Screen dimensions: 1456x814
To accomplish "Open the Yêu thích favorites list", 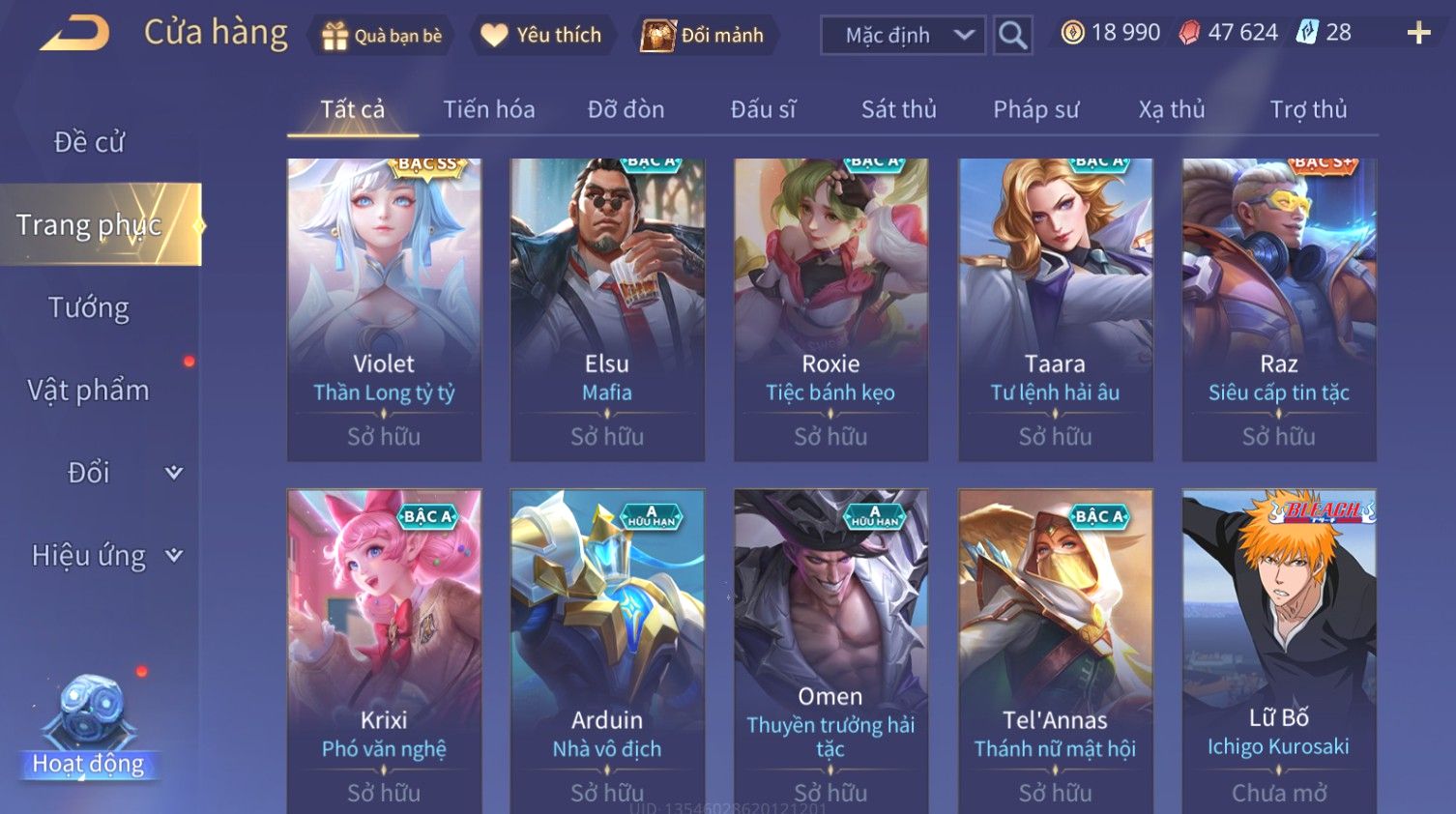I will pos(542,36).
